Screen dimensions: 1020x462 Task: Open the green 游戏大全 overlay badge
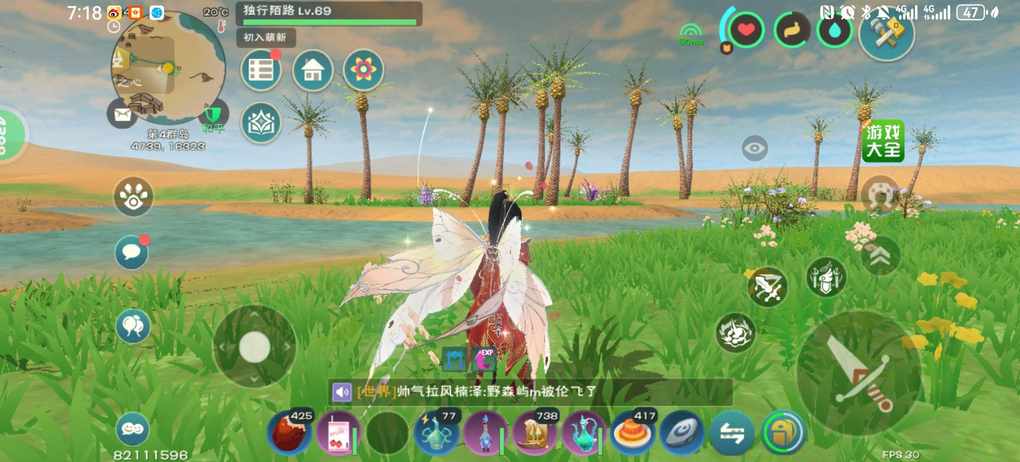click(883, 141)
